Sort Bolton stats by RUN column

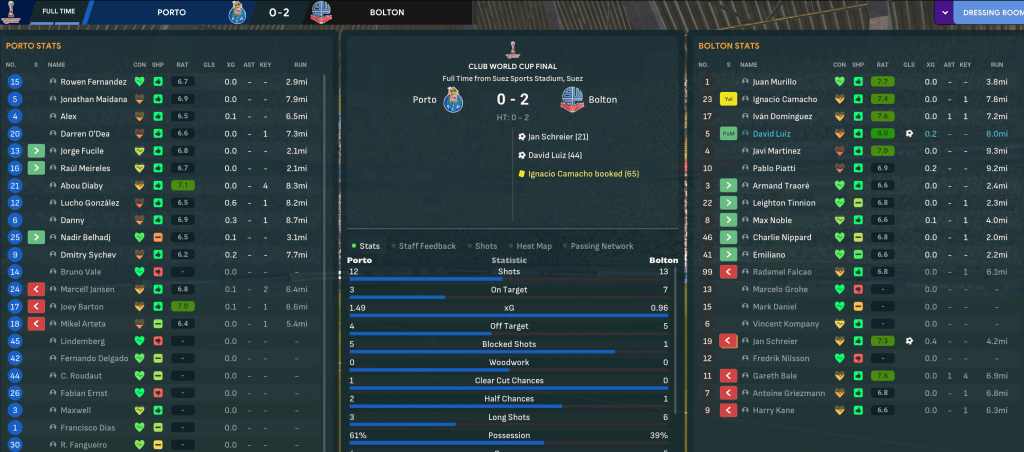[x=995, y=64]
